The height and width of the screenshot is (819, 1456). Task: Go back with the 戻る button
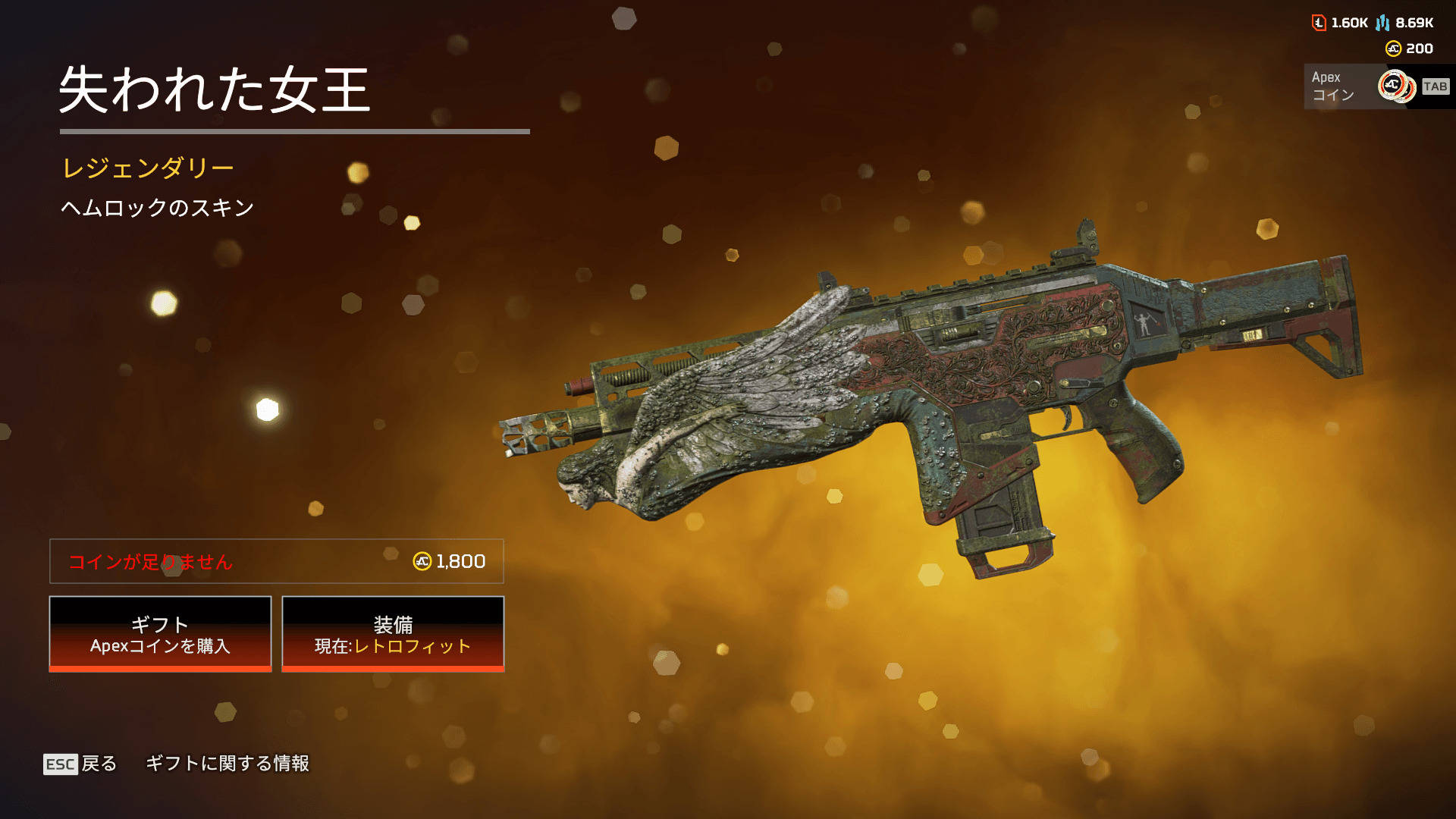pyautogui.click(x=80, y=764)
